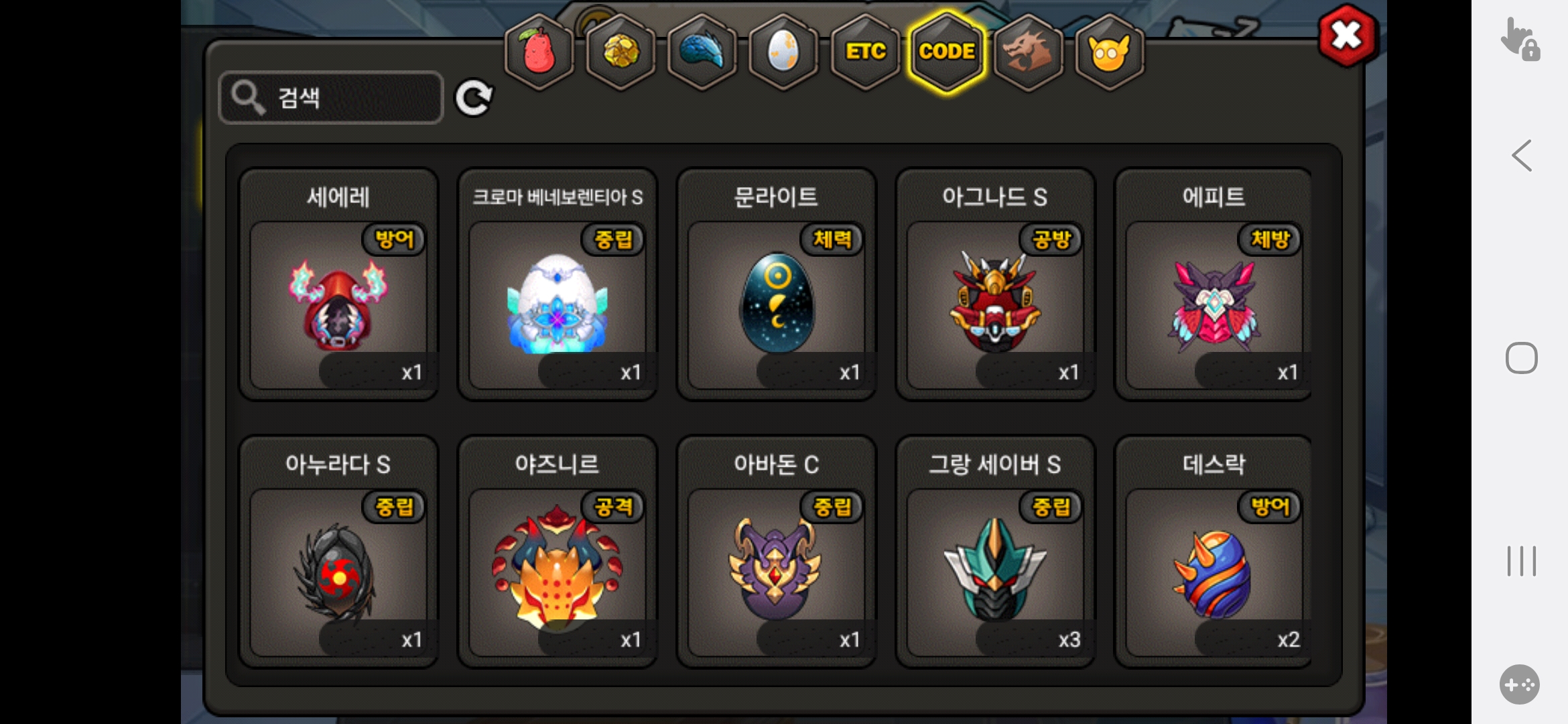Screen dimensions: 1568x724
Task: Switch to the ETC tab
Action: (x=865, y=52)
